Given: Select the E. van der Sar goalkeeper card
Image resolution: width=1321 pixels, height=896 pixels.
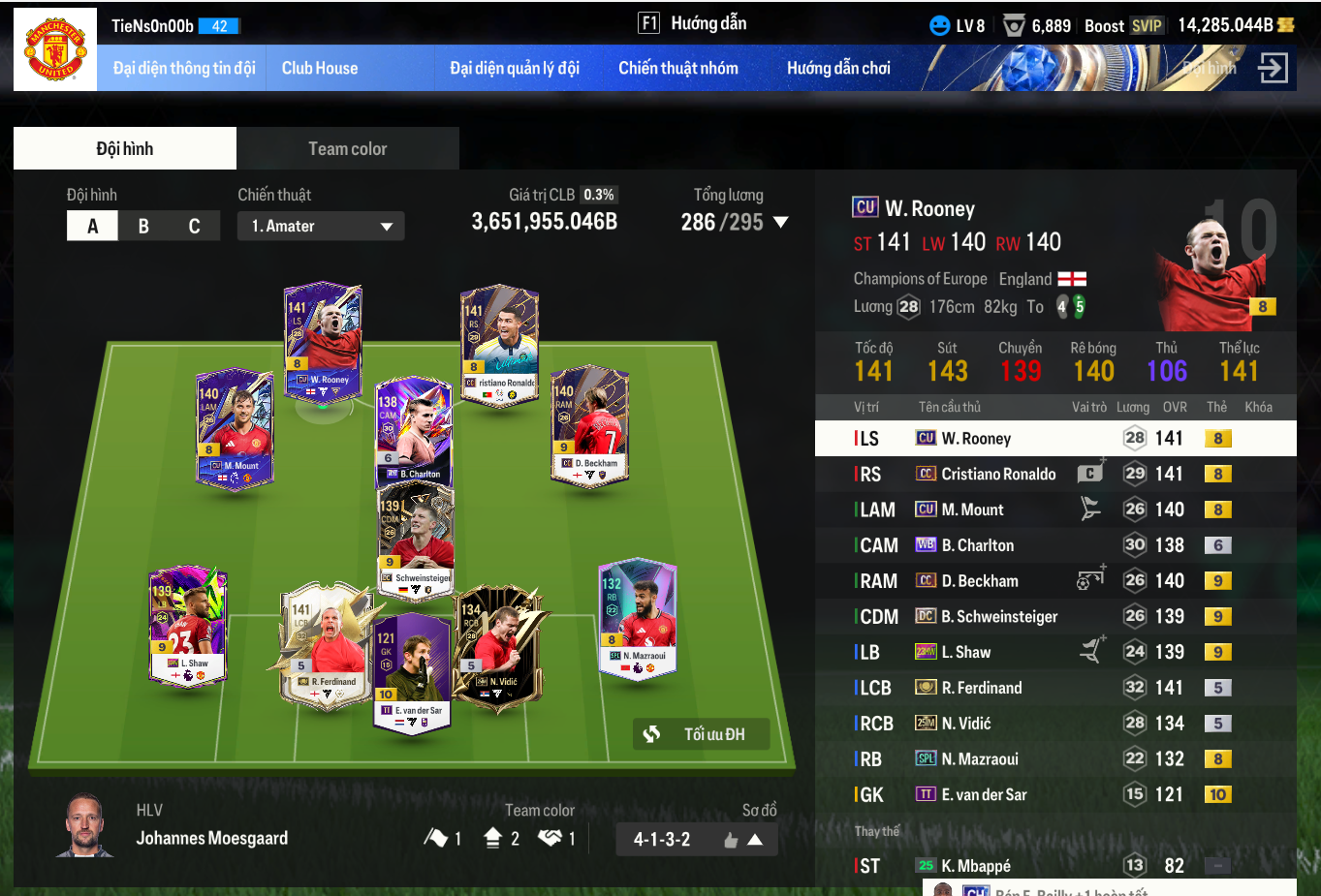Looking at the screenshot, I should (x=412, y=670).
